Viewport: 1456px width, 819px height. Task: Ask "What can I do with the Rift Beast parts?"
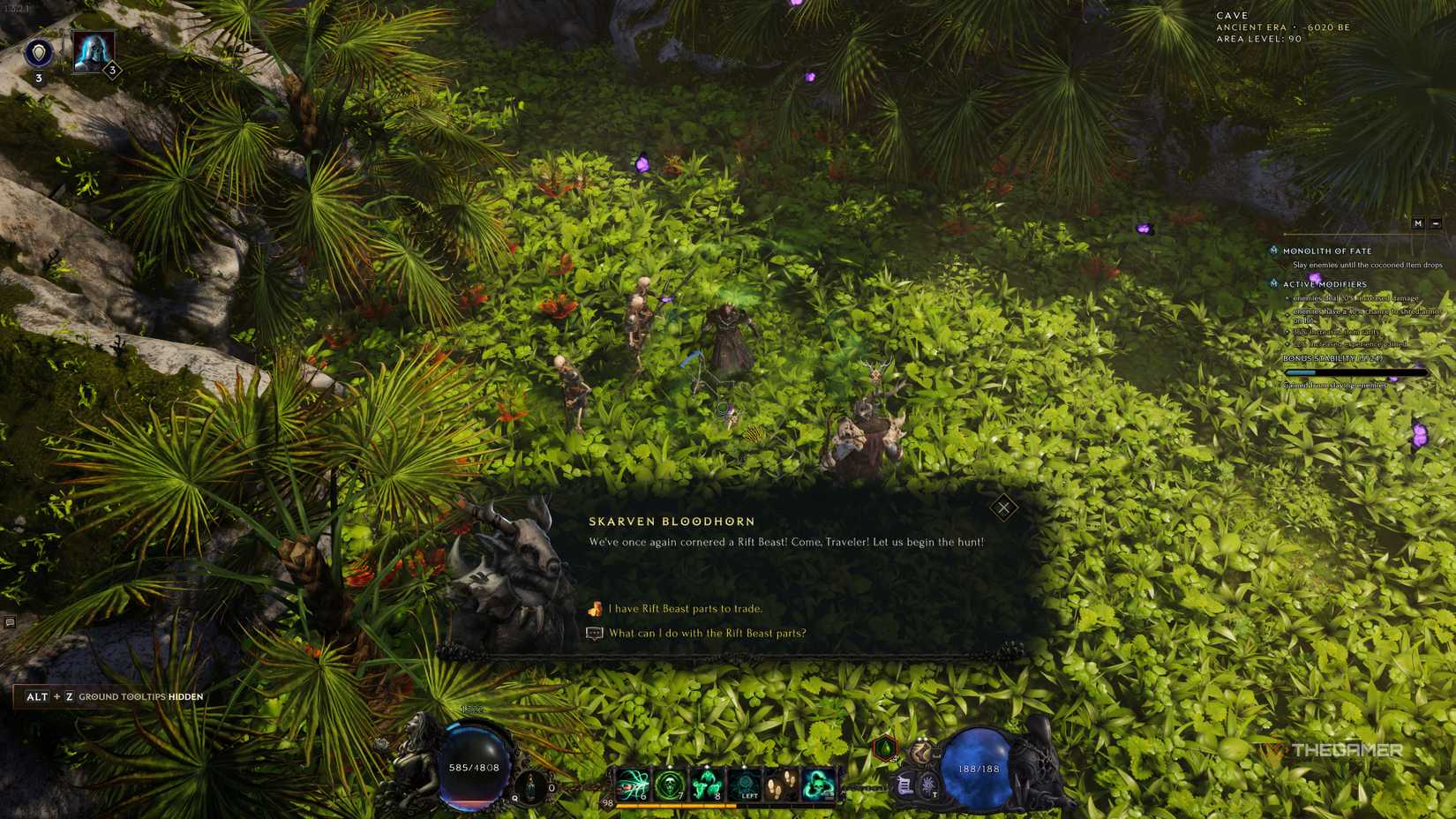(706, 633)
